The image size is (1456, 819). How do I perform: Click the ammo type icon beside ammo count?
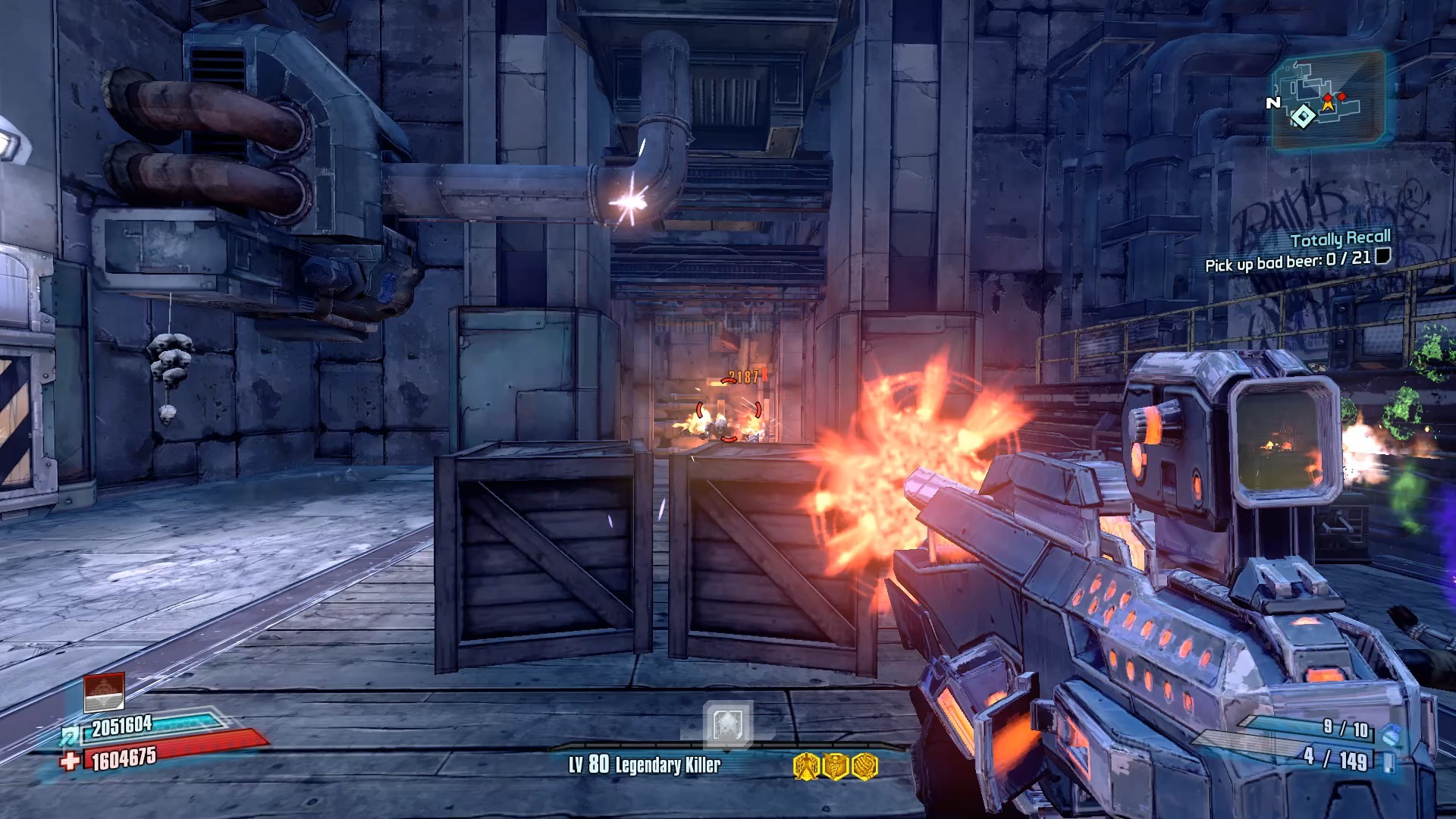(1389, 761)
